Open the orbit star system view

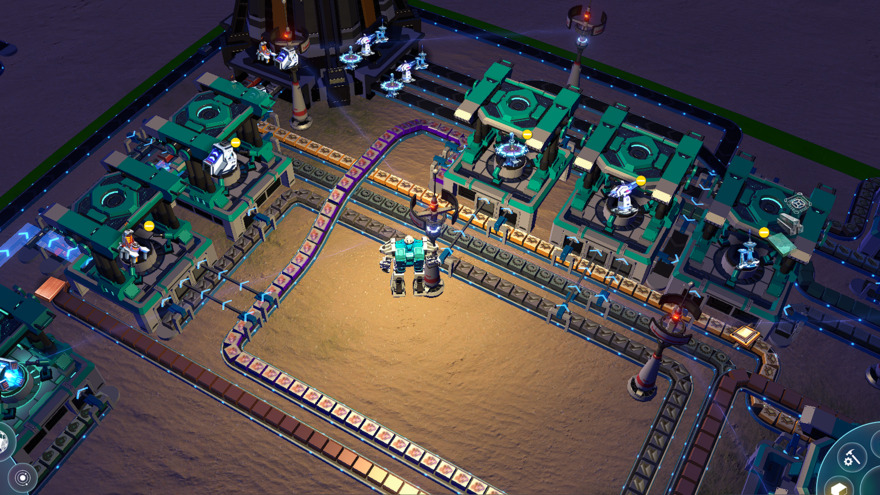click(22, 477)
